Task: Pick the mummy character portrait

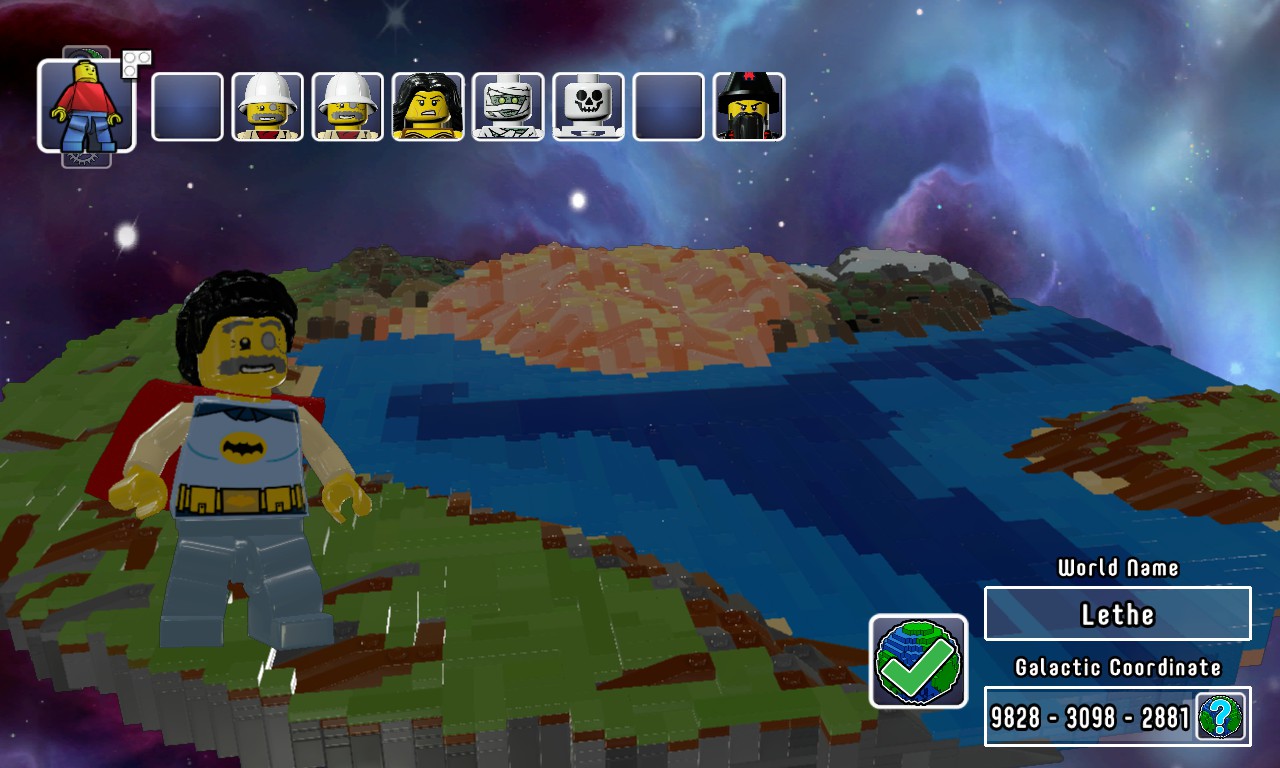Action: (508, 107)
